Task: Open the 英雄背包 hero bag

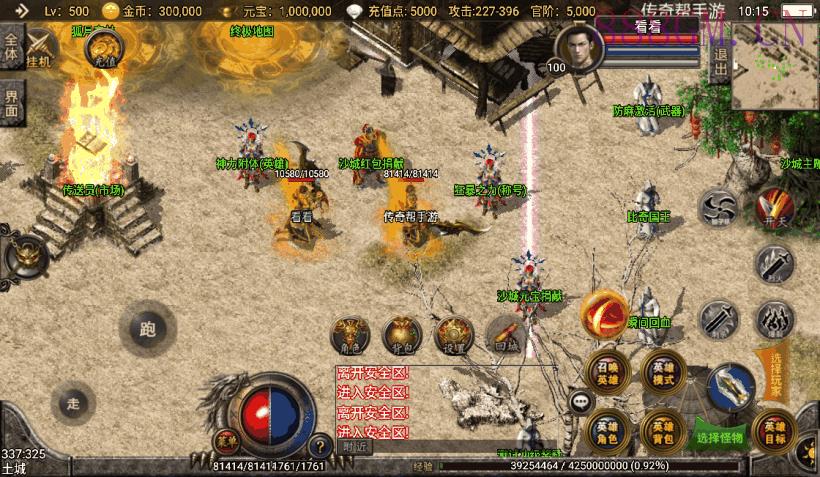Action: 662,428
